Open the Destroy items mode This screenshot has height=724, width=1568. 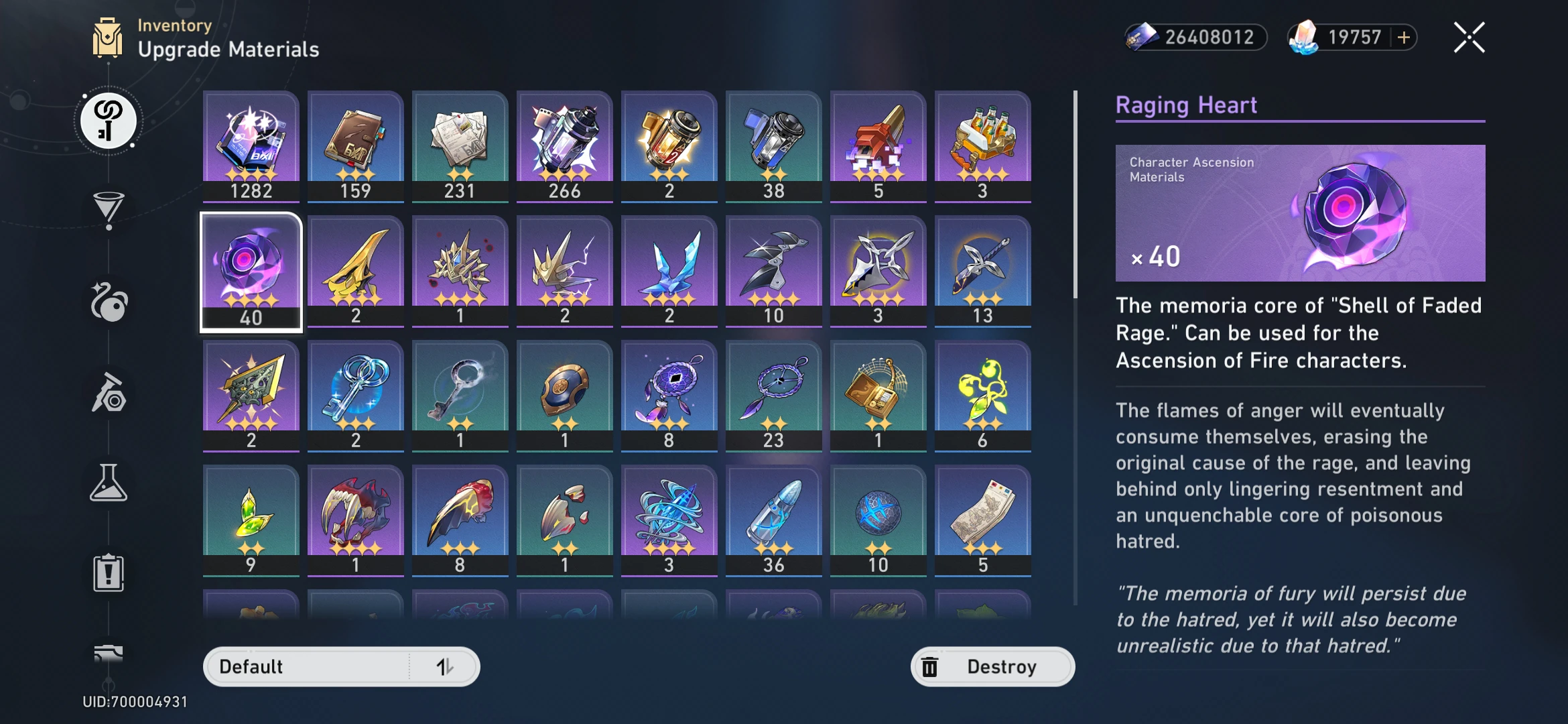point(992,666)
